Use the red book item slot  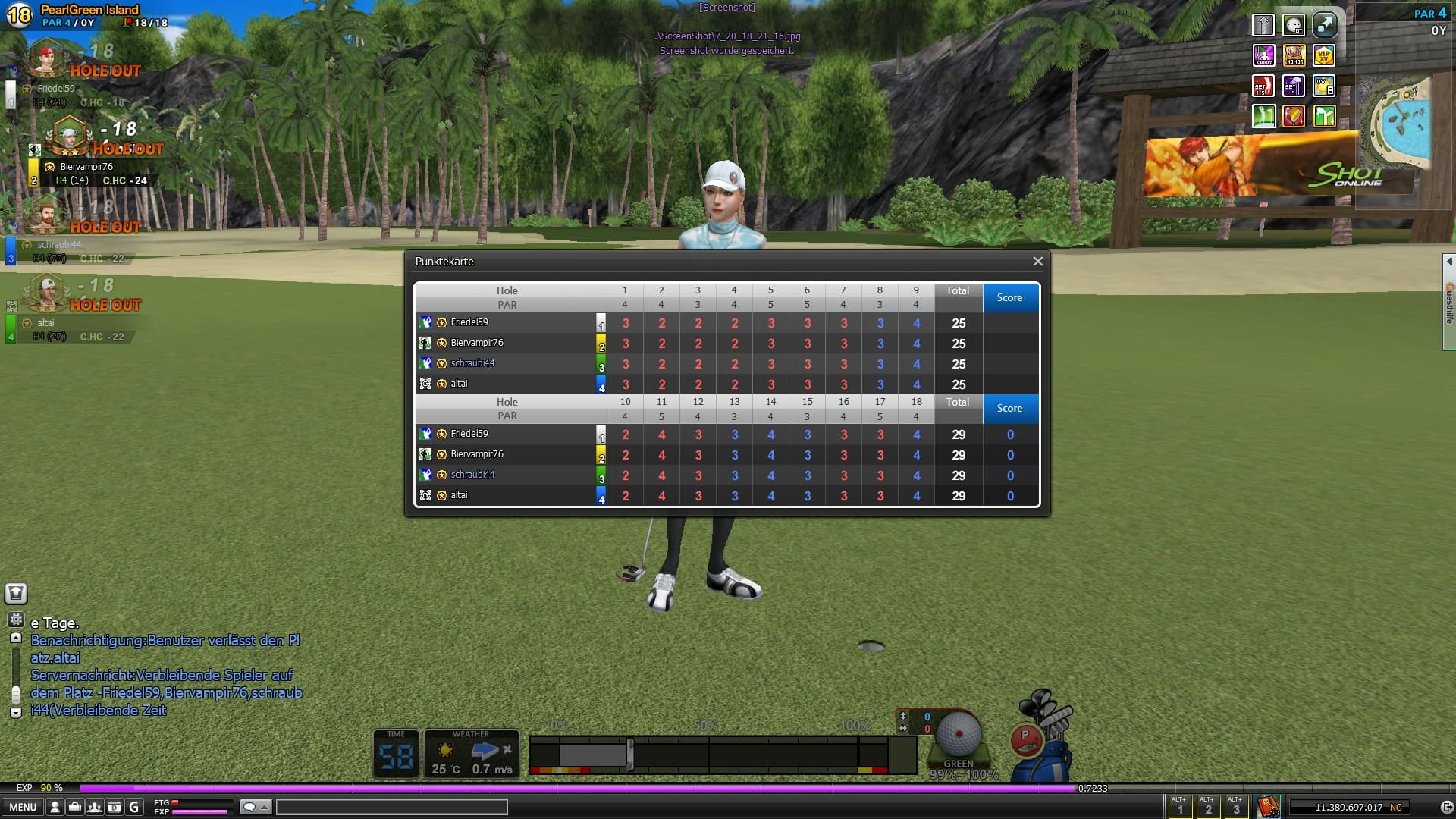pos(1268,807)
